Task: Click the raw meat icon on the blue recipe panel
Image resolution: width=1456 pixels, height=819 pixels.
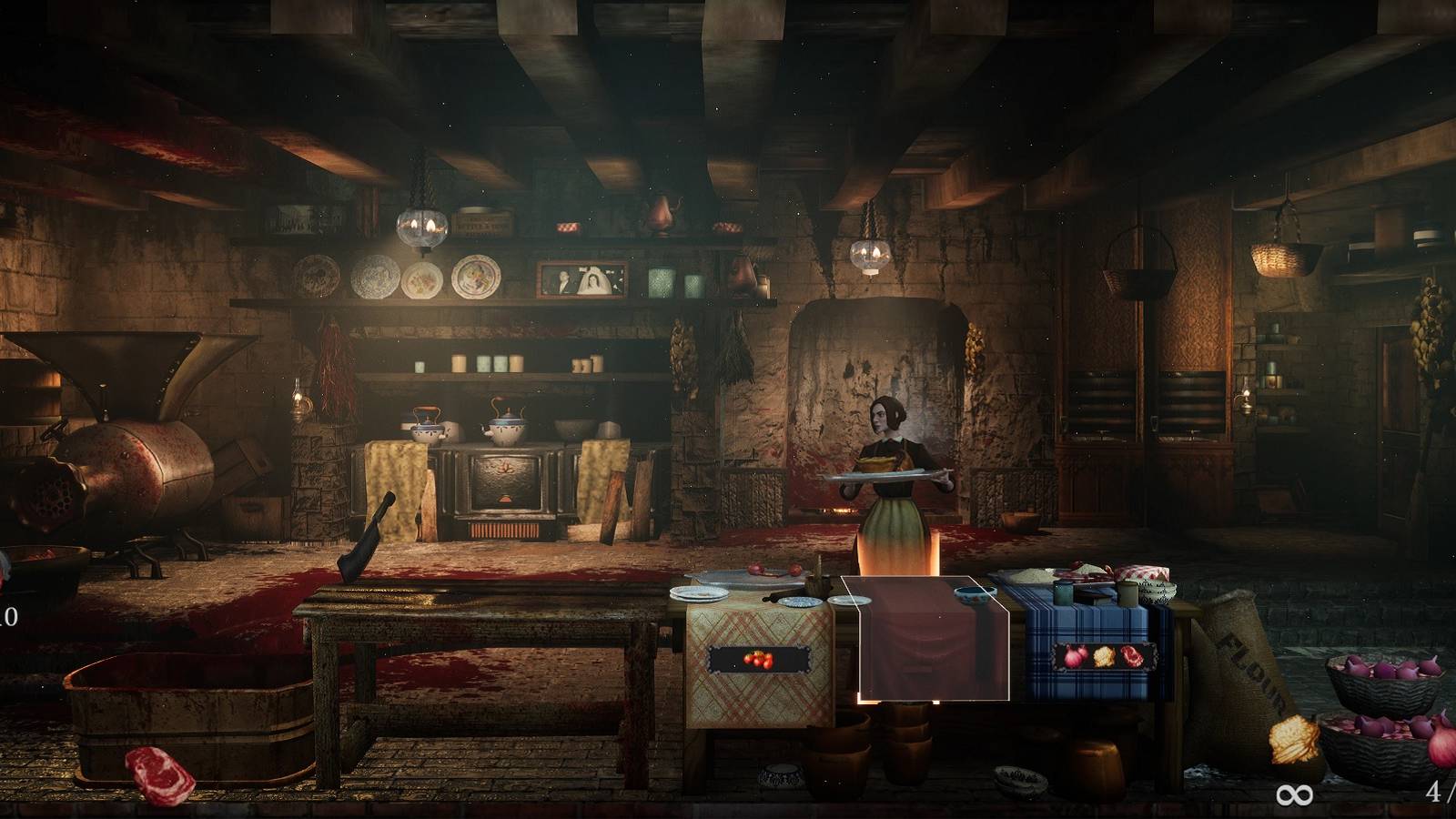Action: coord(1131,657)
